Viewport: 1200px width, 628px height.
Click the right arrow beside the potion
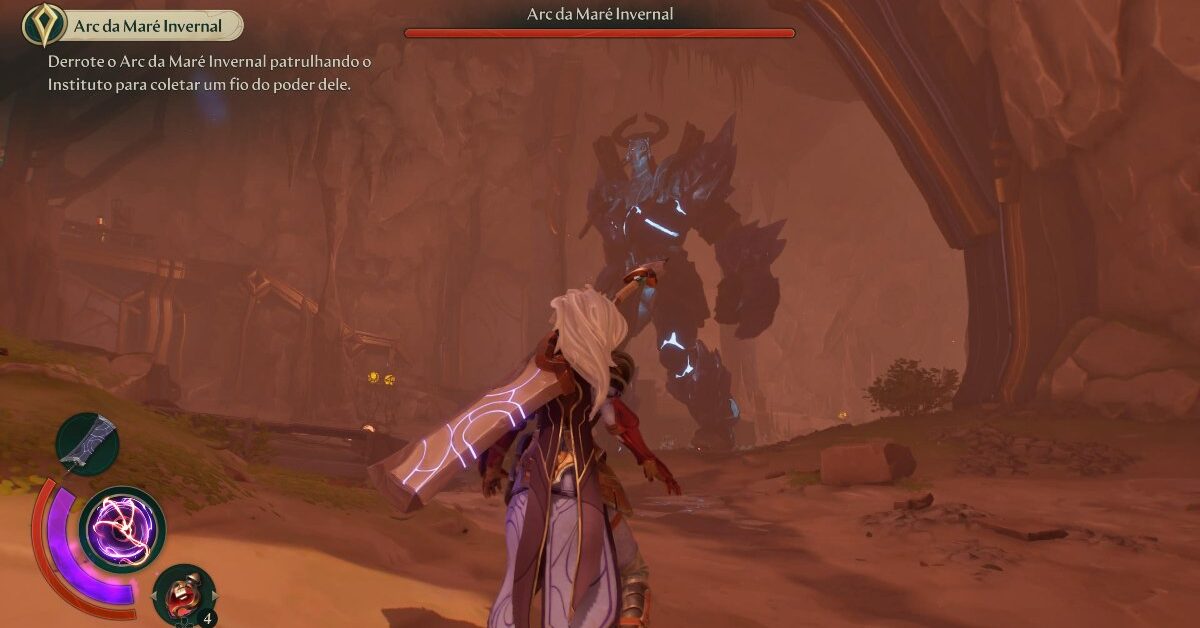point(213,597)
